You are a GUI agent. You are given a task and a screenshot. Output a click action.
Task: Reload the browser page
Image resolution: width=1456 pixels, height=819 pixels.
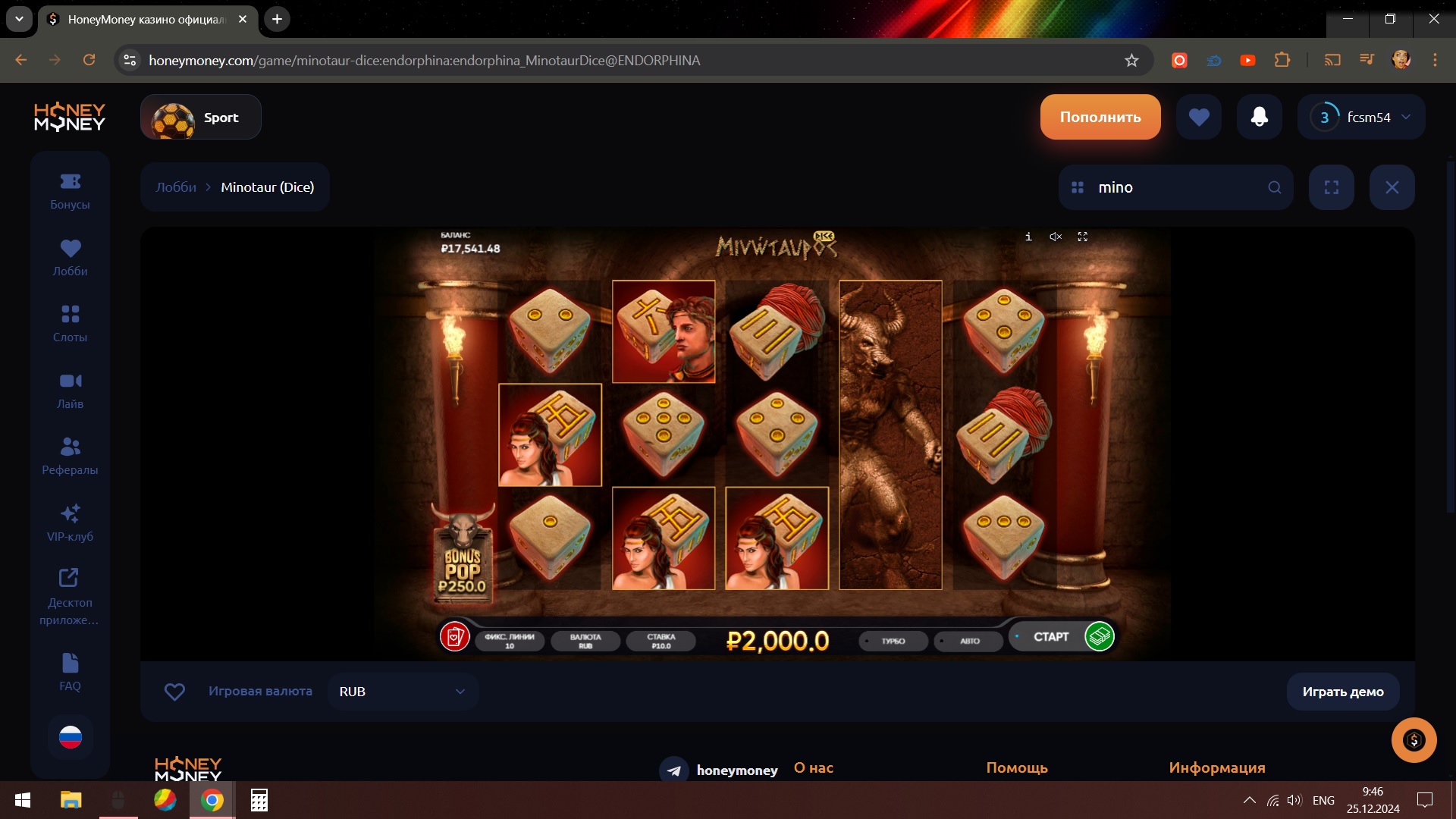tap(89, 60)
